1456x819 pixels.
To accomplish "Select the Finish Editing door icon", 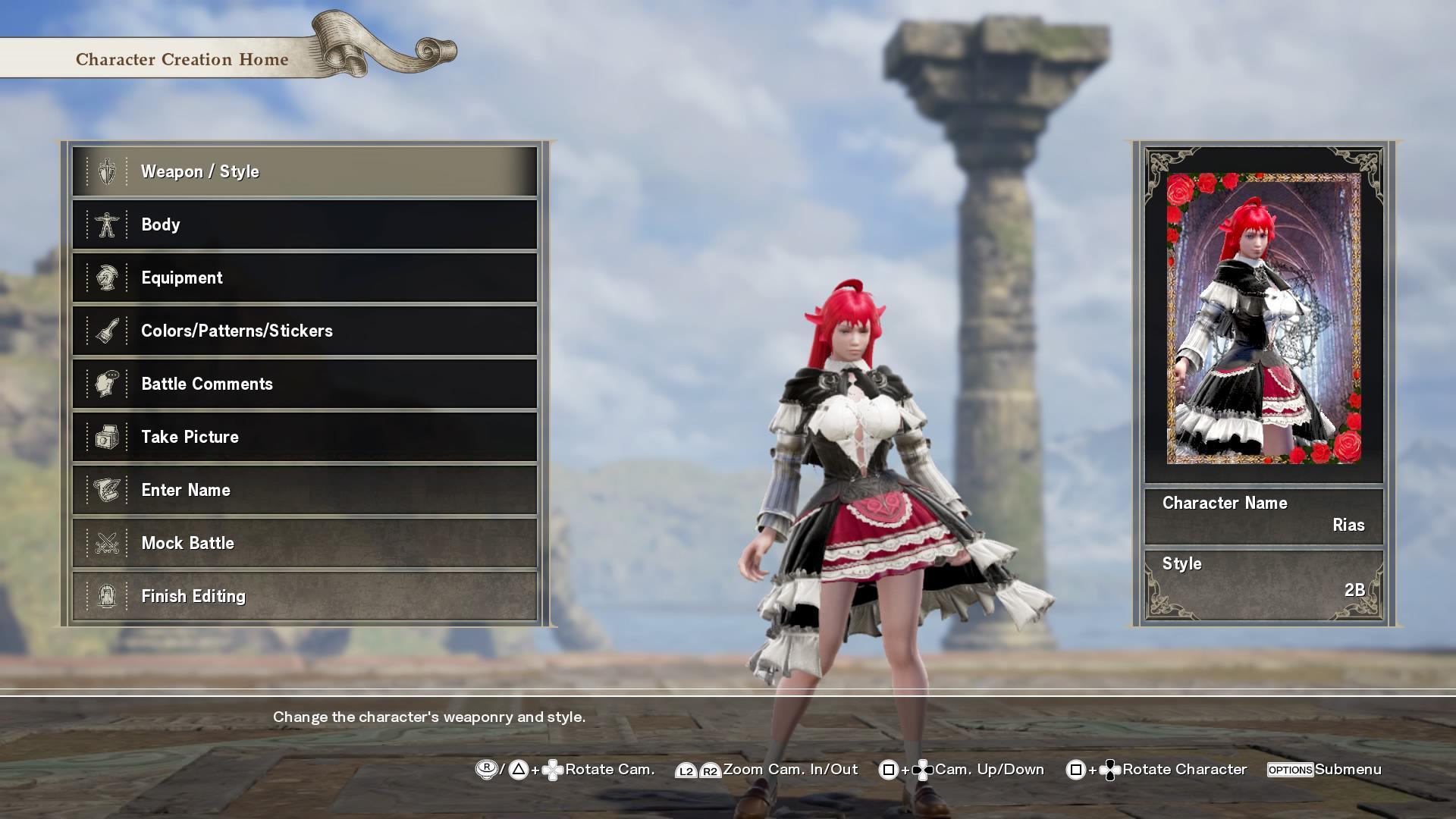I will (108, 596).
